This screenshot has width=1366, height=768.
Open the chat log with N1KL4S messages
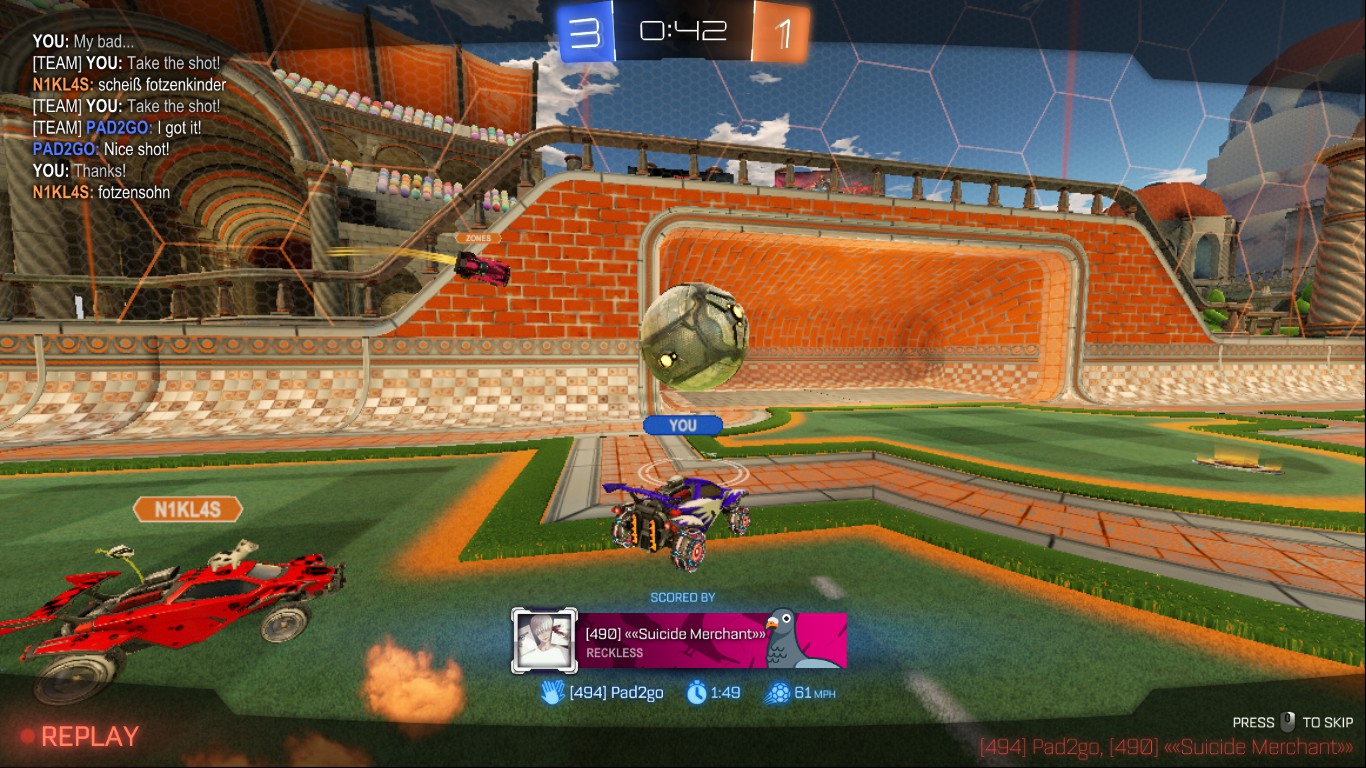pyautogui.click(x=130, y=116)
